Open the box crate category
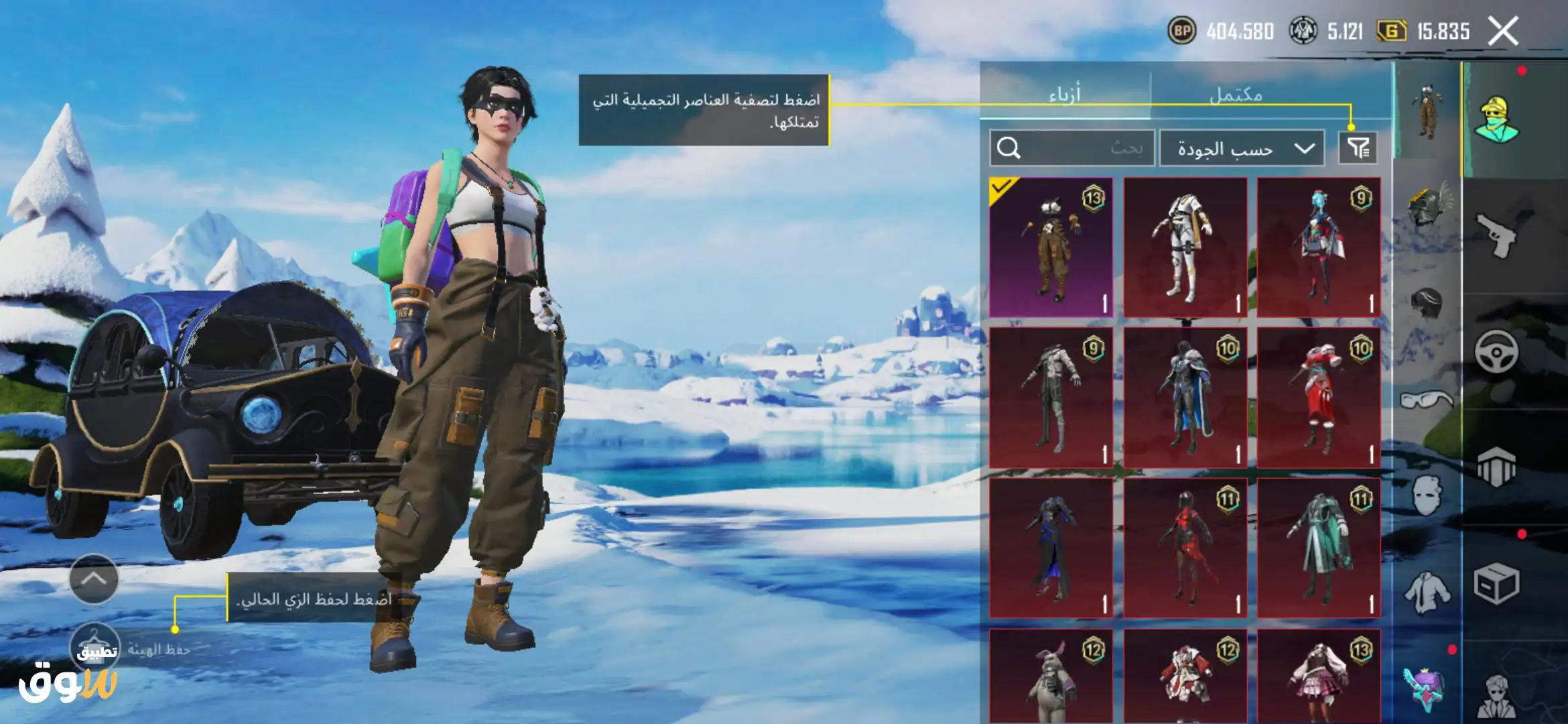This screenshot has height=724, width=1568. (x=1496, y=583)
